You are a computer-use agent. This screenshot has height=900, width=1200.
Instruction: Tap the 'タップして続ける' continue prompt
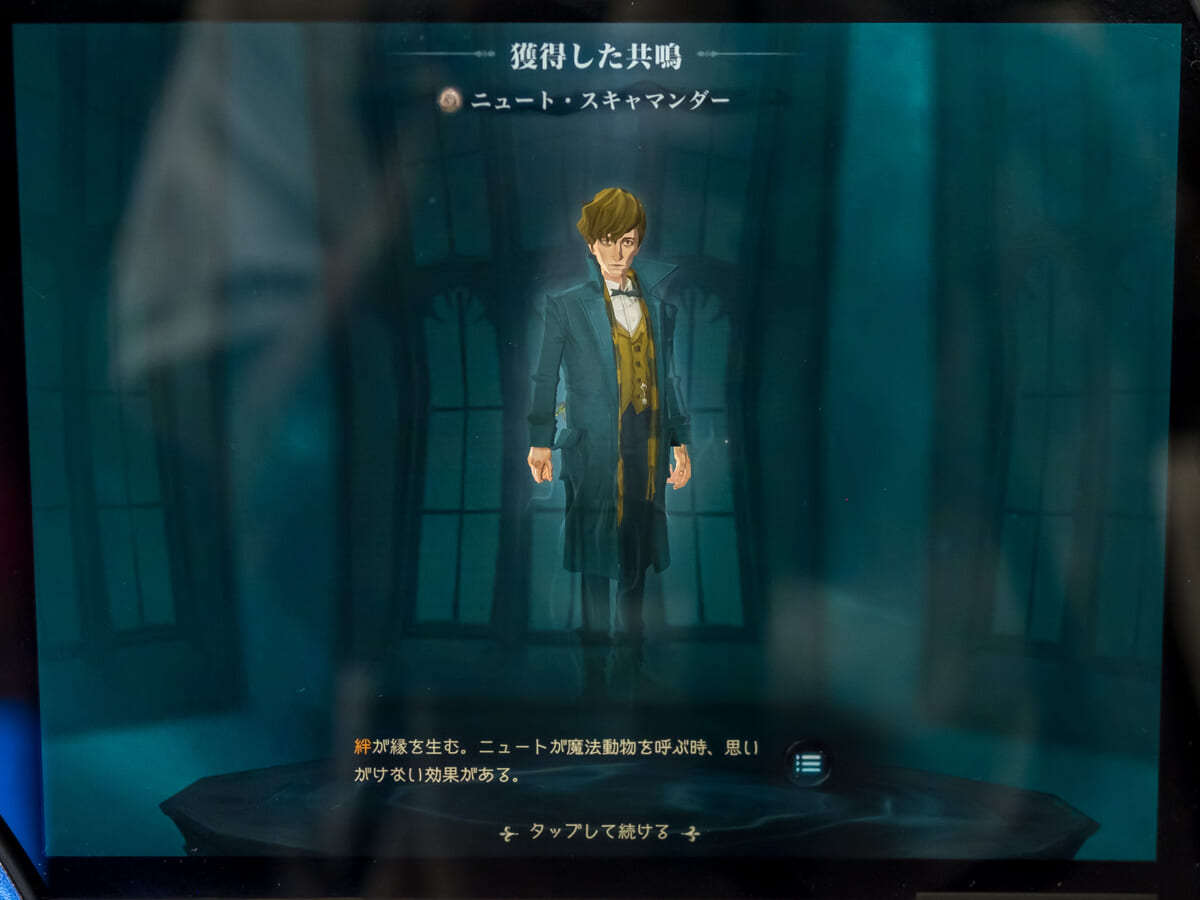pos(598,832)
